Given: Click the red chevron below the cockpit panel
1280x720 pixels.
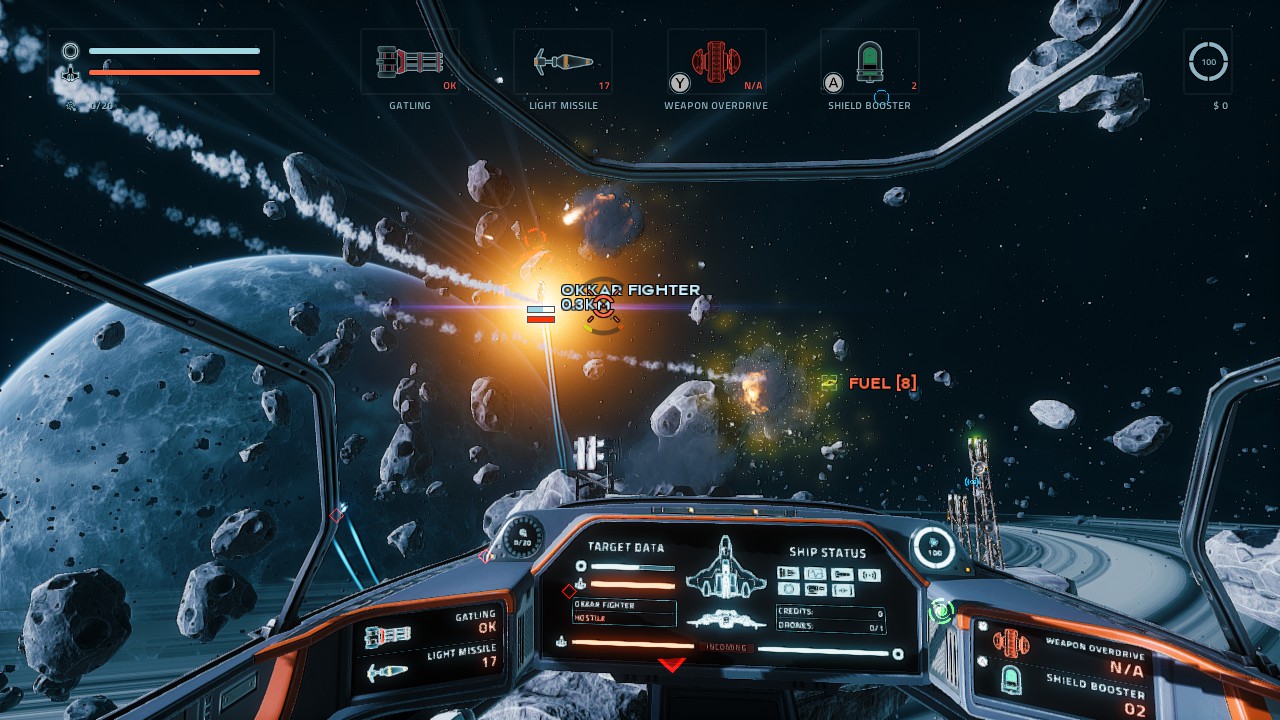Looking at the screenshot, I should (672, 662).
